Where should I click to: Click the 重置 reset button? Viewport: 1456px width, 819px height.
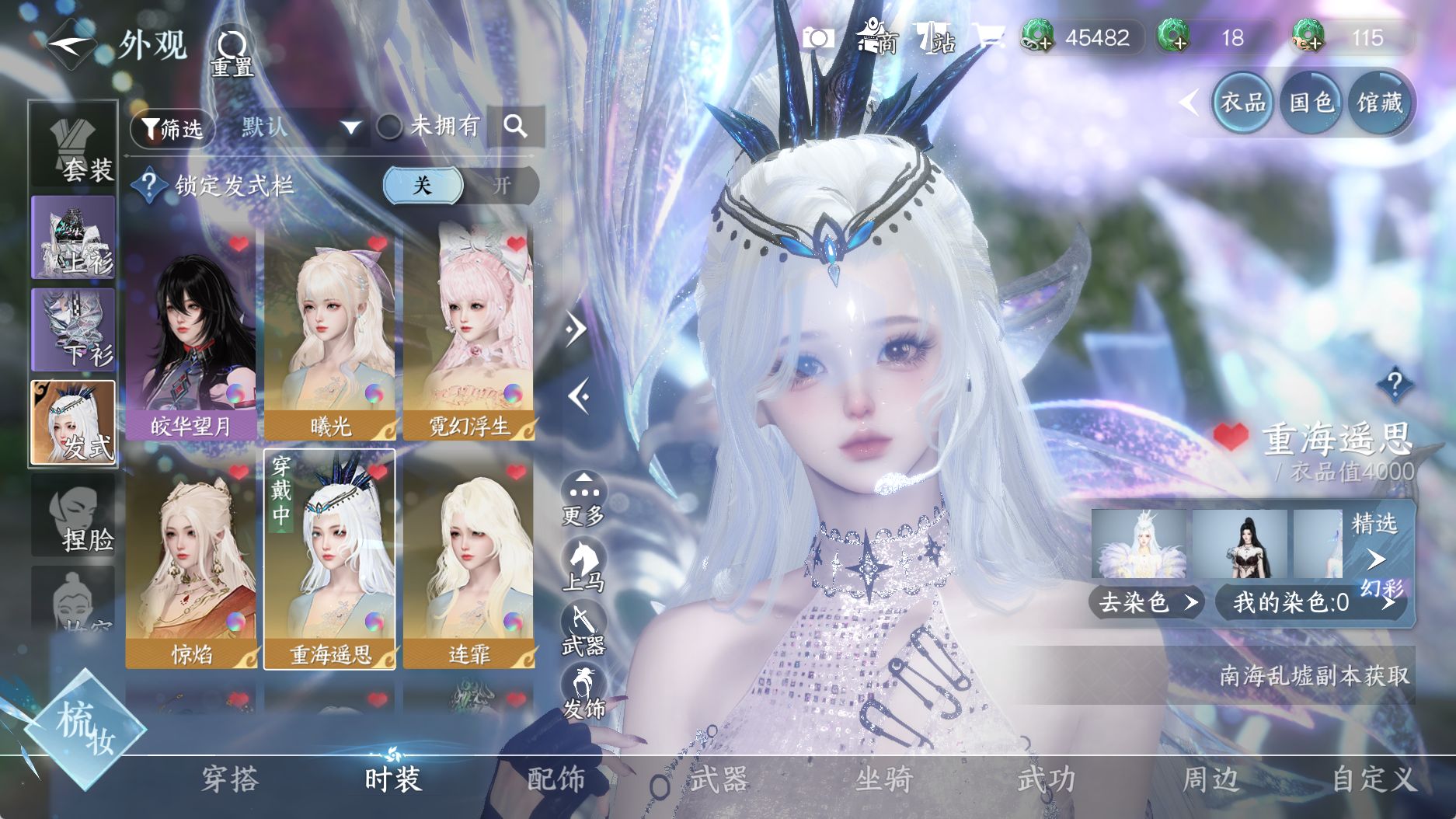pos(232,54)
